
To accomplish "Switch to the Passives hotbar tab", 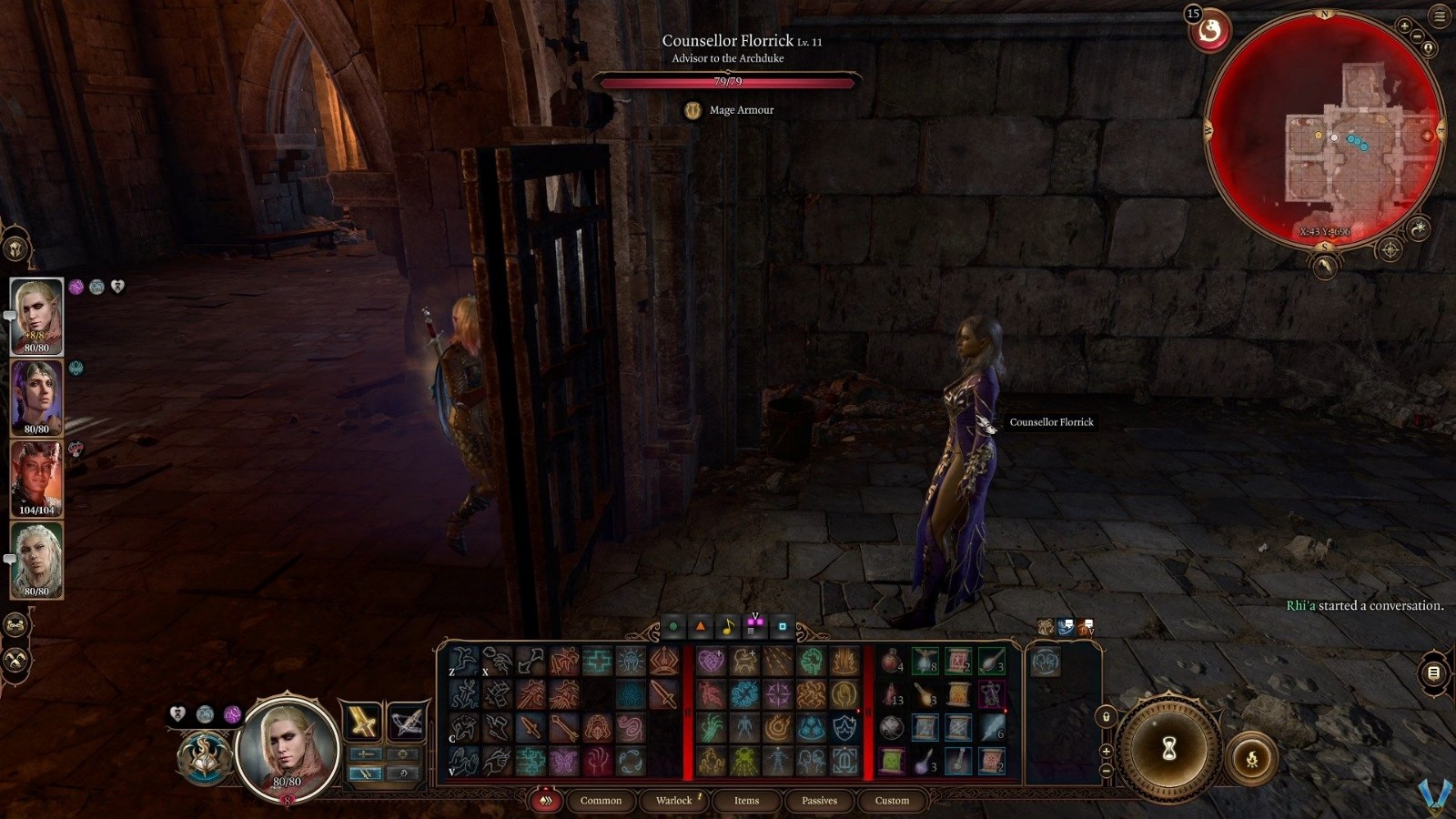I will [x=819, y=801].
